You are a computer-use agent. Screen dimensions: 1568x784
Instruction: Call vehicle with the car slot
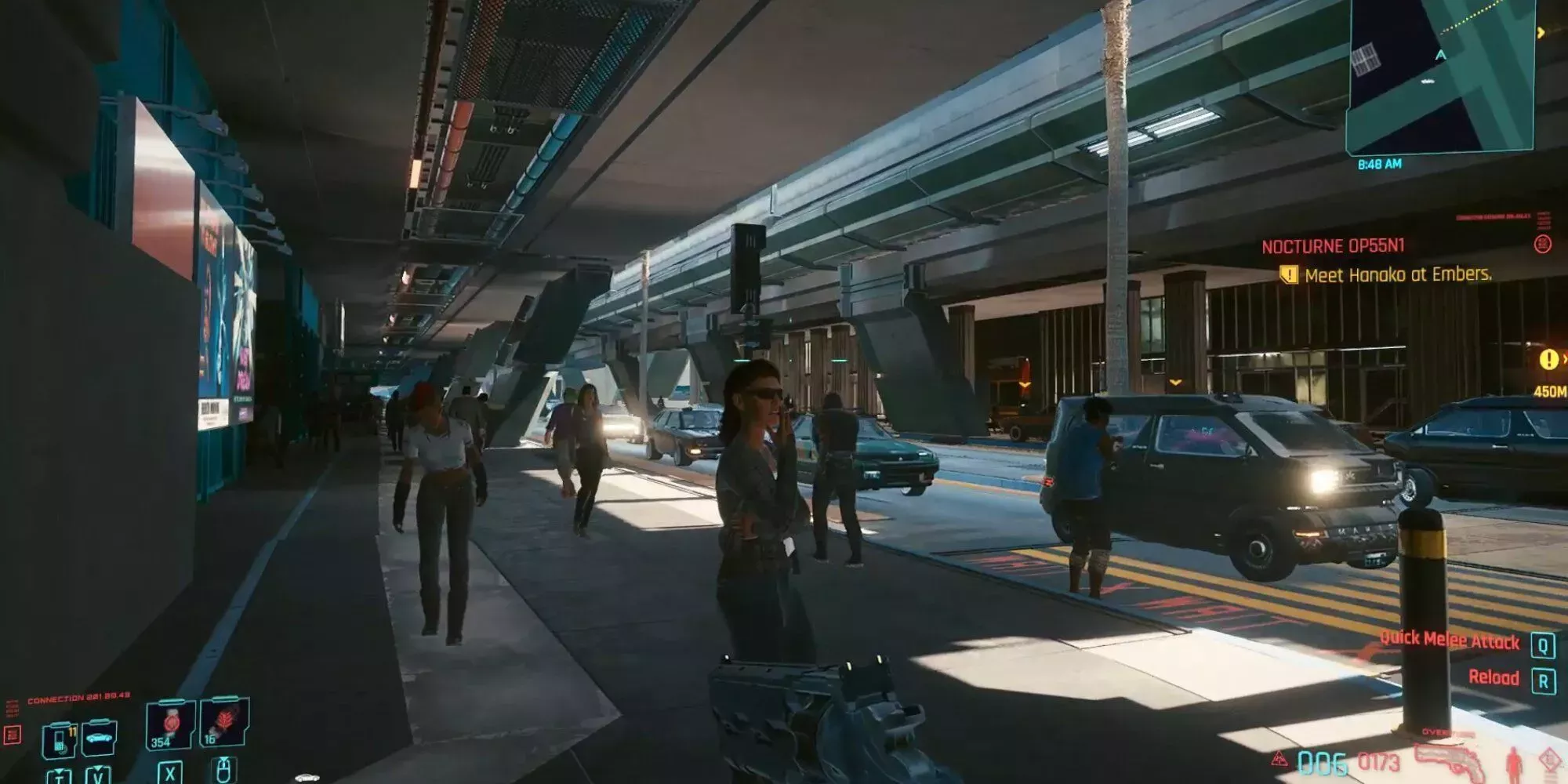click(x=100, y=738)
